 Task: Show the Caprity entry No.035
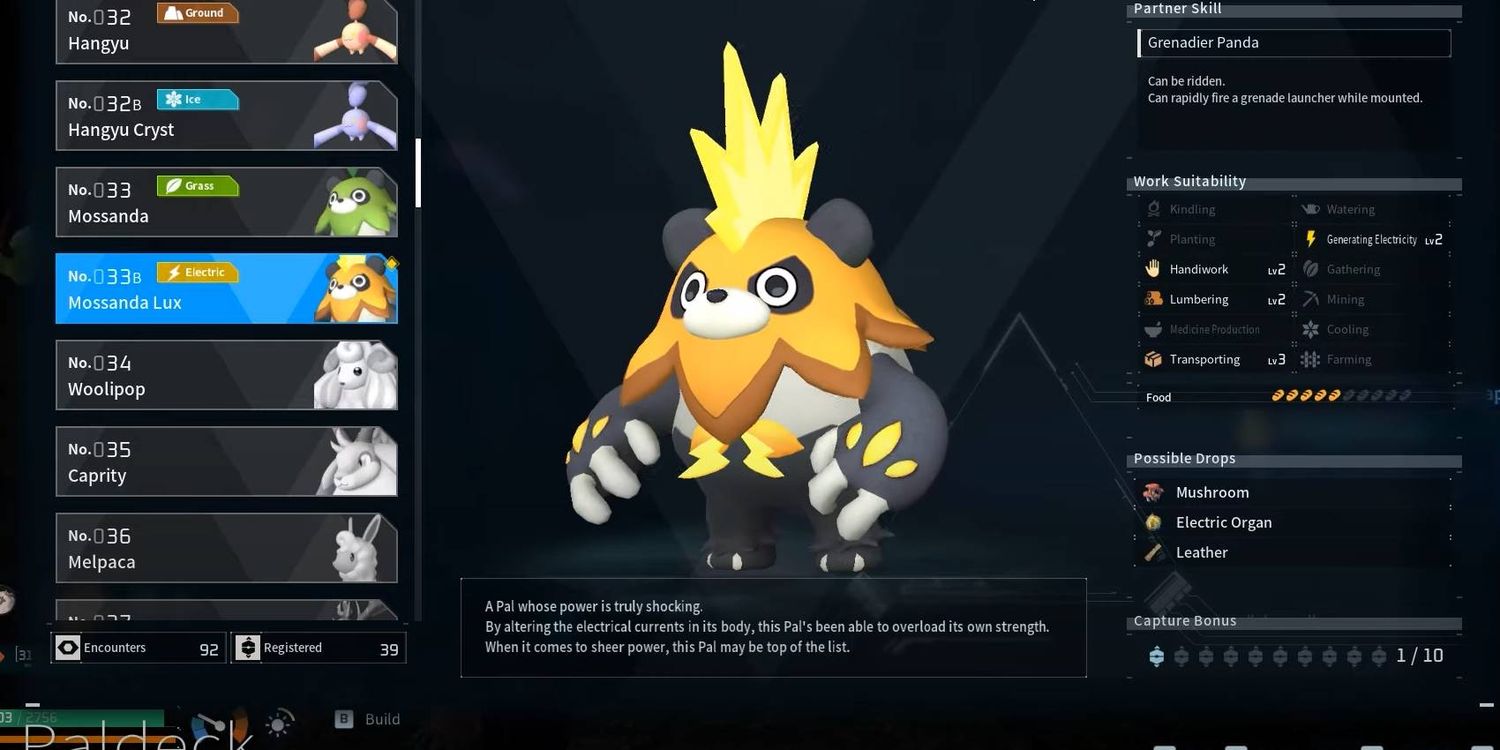[x=226, y=462]
